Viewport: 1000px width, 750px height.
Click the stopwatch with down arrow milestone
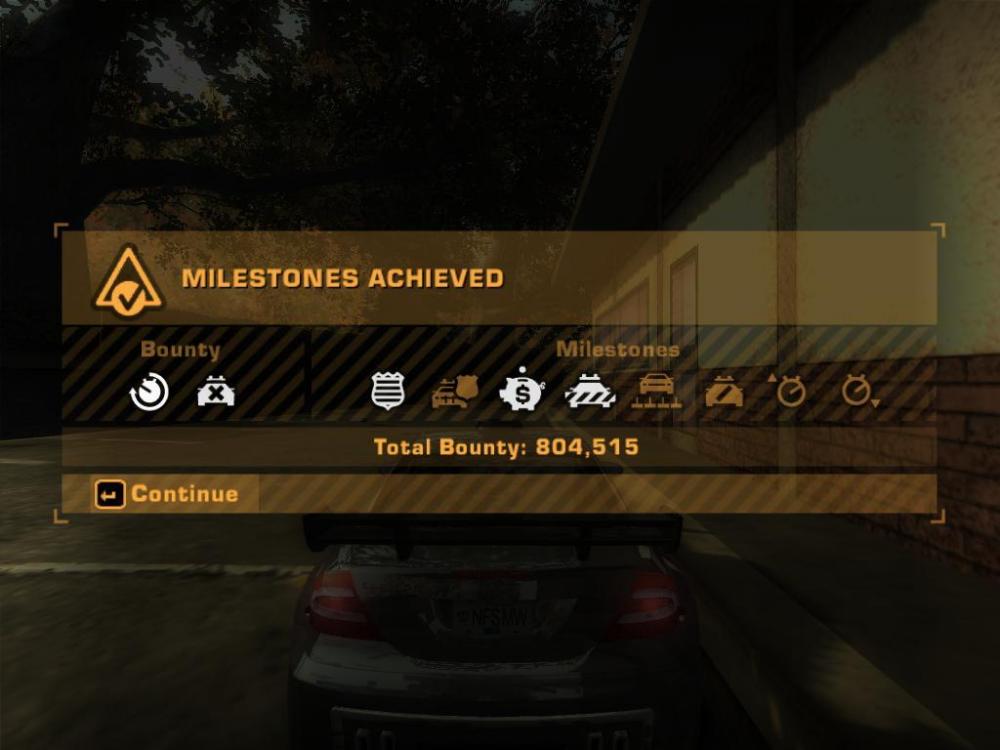tap(858, 391)
